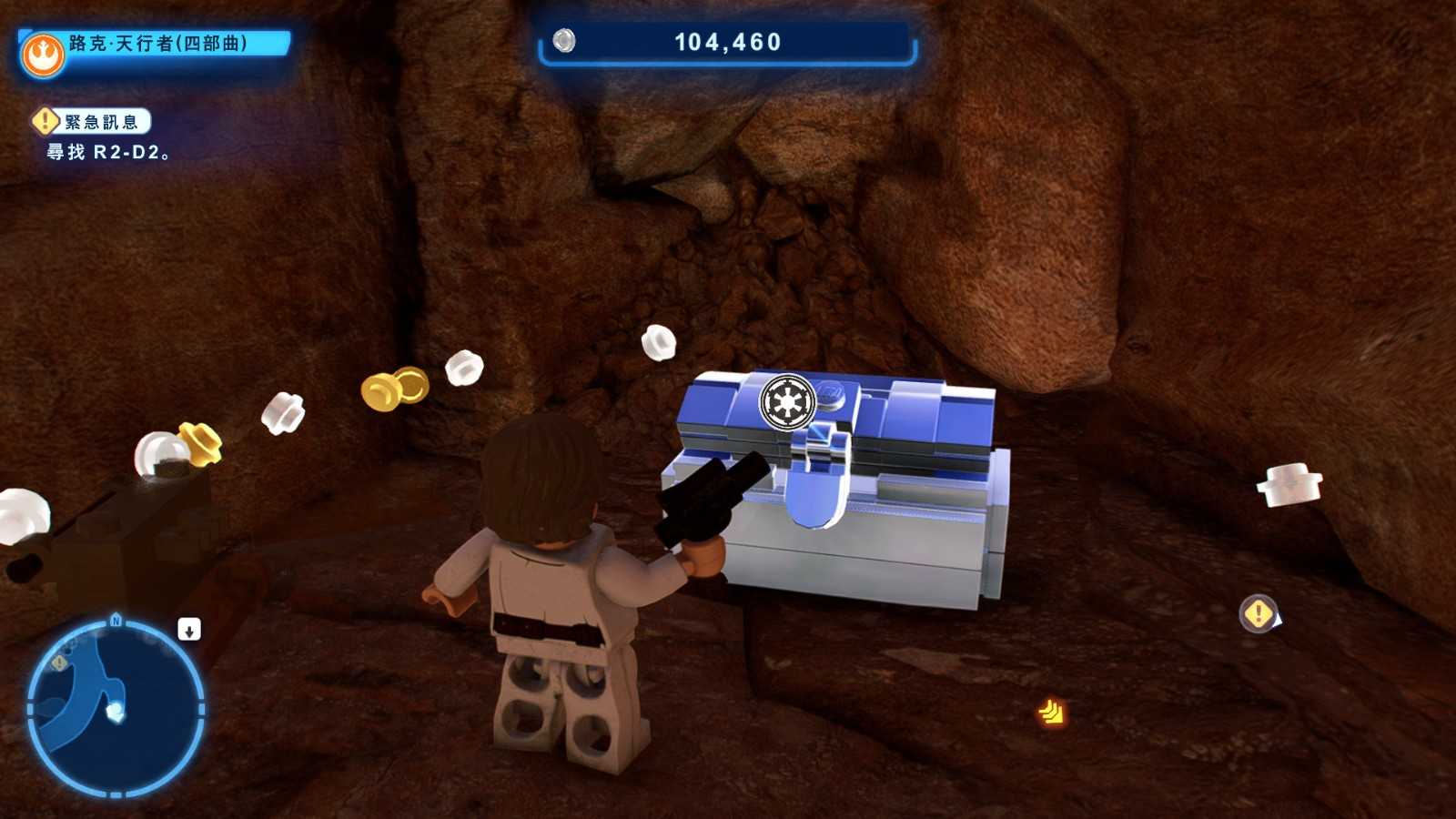Click the down-arrow icon beside the minimap
Image resolution: width=1456 pixels, height=819 pixels.
tap(189, 630)
